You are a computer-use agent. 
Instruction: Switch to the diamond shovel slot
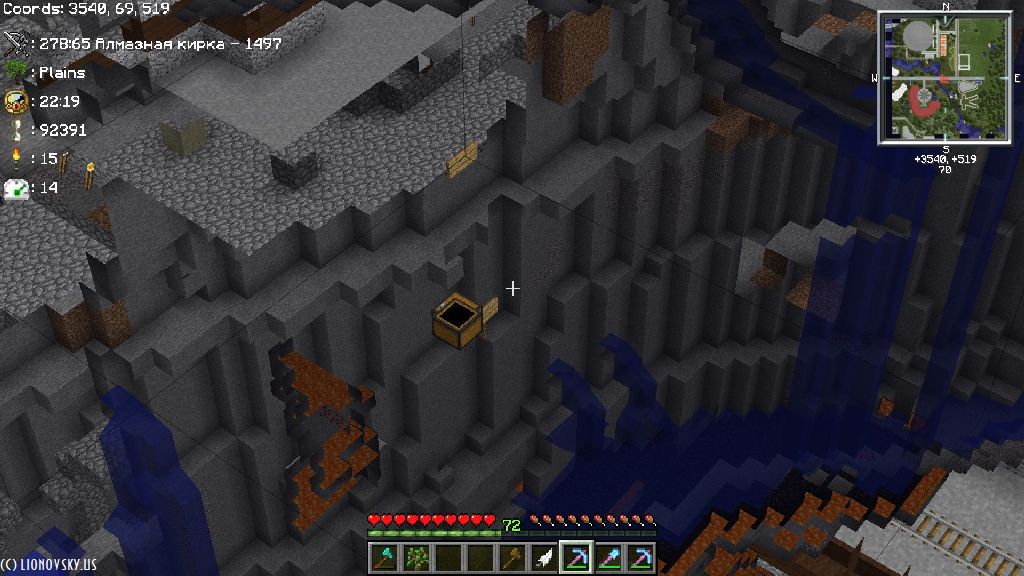point(609,557)
